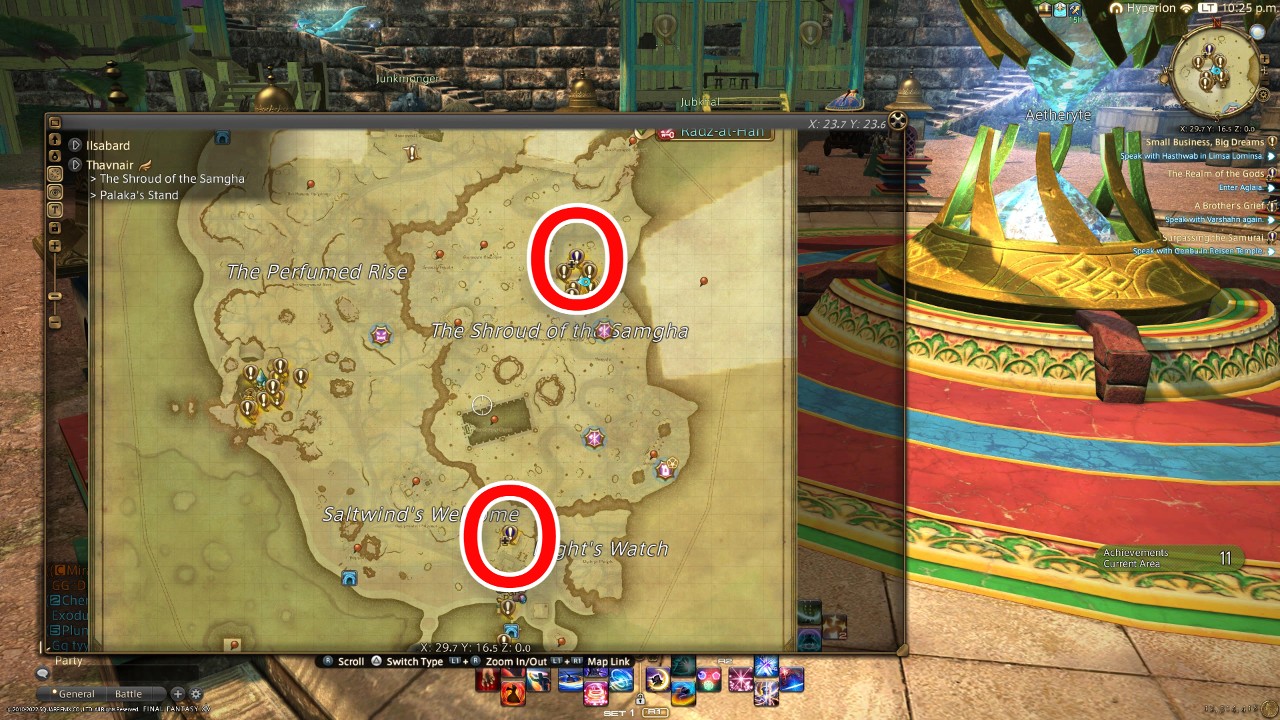Collapse the map window sidebar
The height and width of the screenshot is (720, 1280).
(x=54, y=121)
